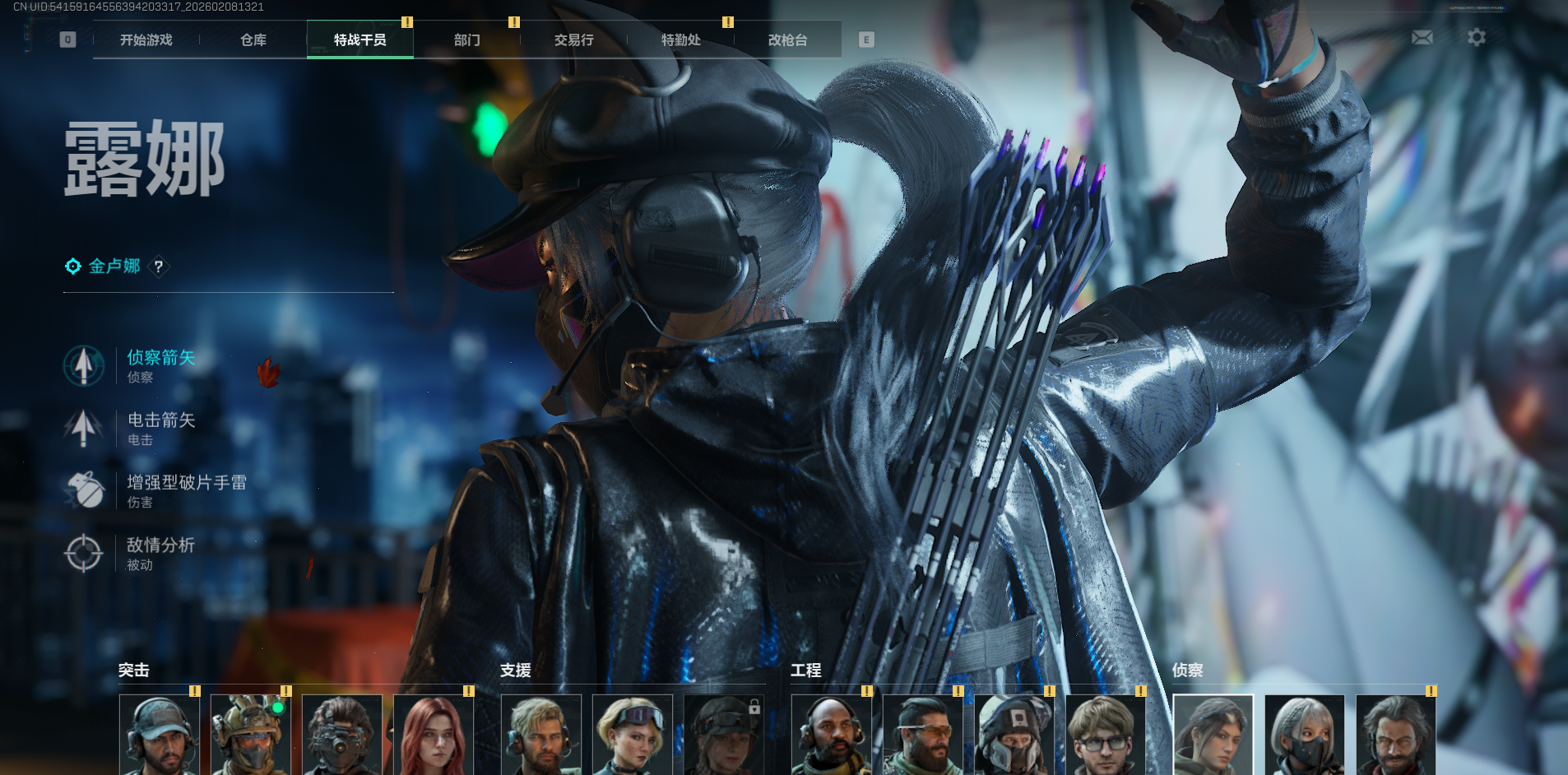This screenshot has height=775, width=1568.
Task: Select the brown-haired operator with black glasses
Action: click(1105, 735)
